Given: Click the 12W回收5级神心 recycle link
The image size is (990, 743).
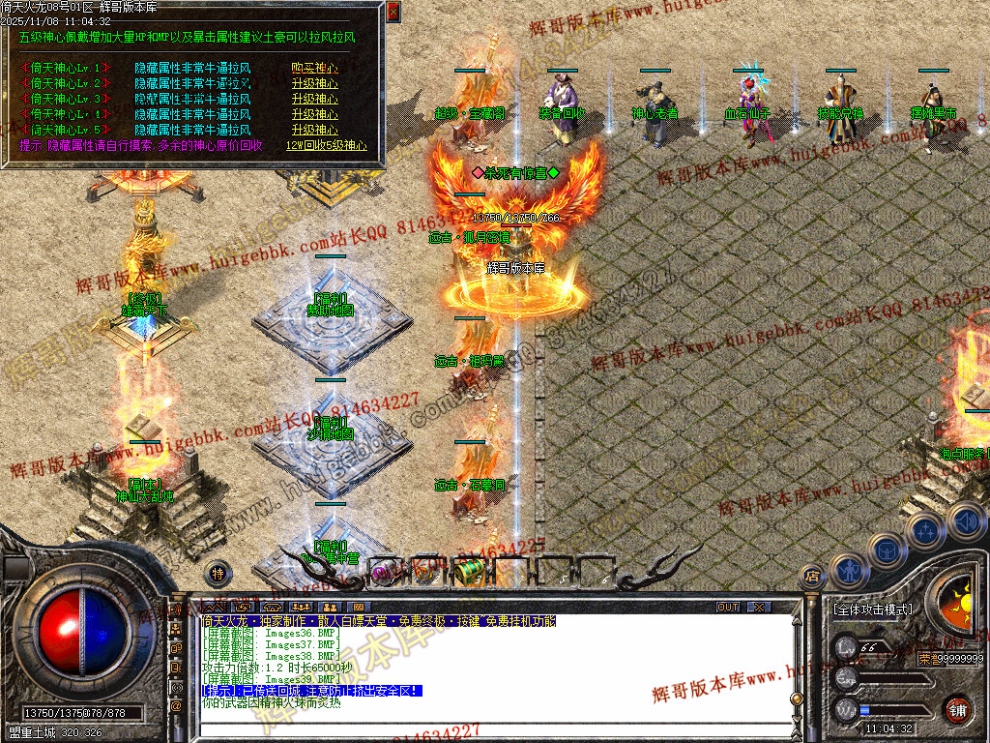Looking at the screenshot, I should 326,146.
